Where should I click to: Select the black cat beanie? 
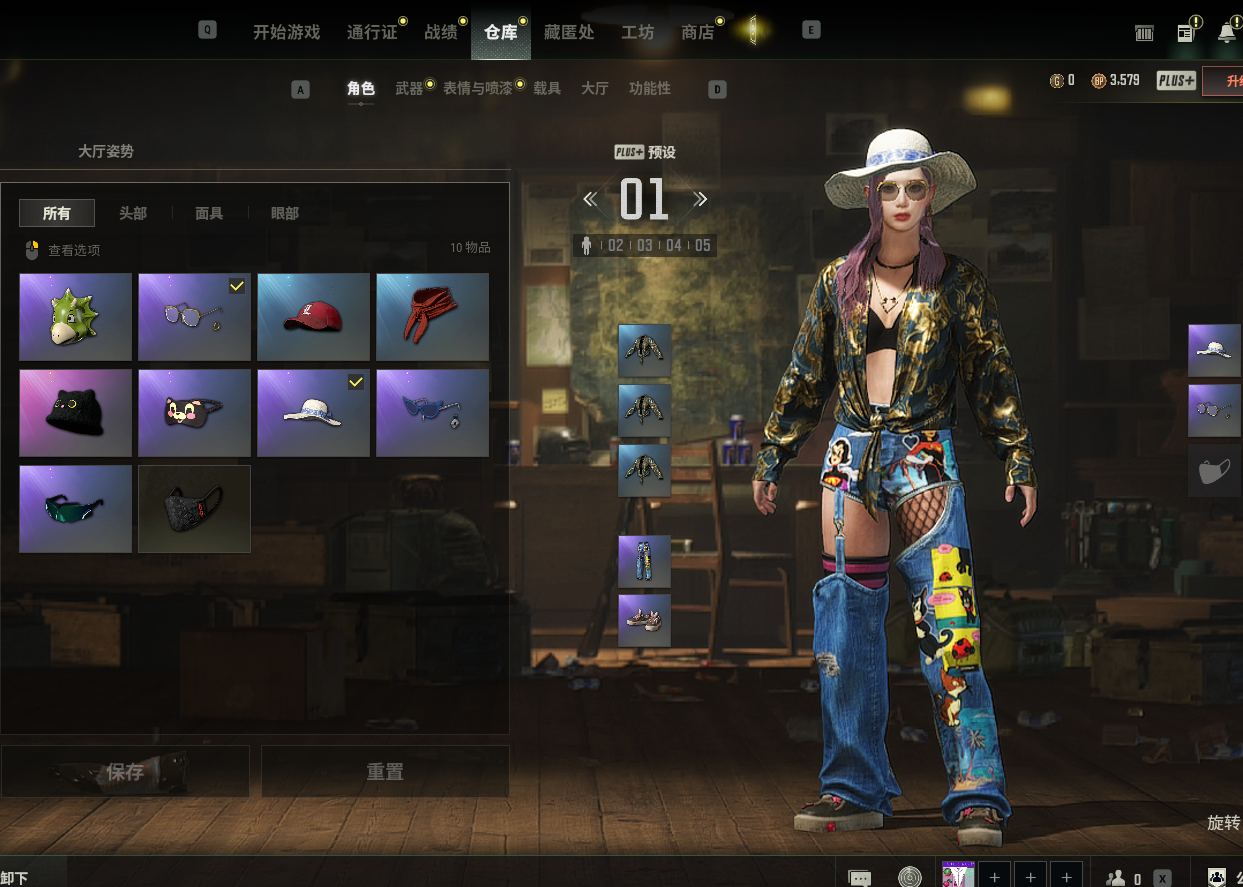click(x=75, y=413)
